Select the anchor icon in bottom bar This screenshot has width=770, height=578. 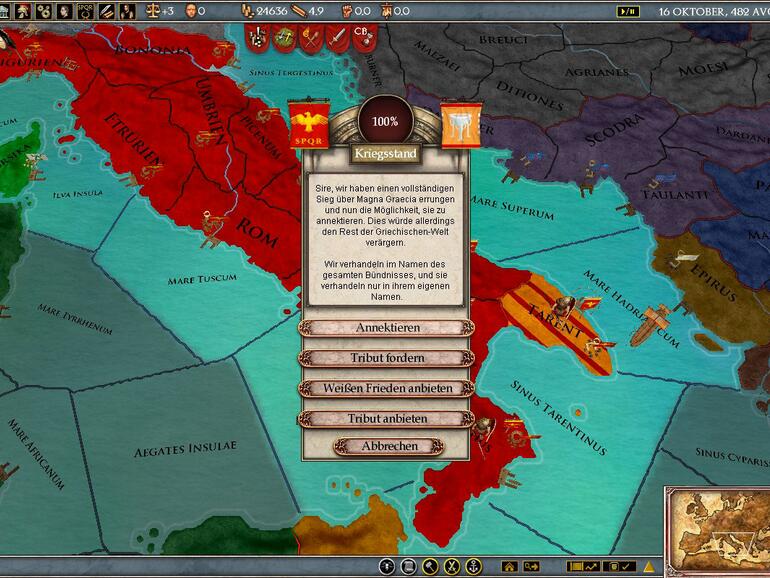click(473, 567)
